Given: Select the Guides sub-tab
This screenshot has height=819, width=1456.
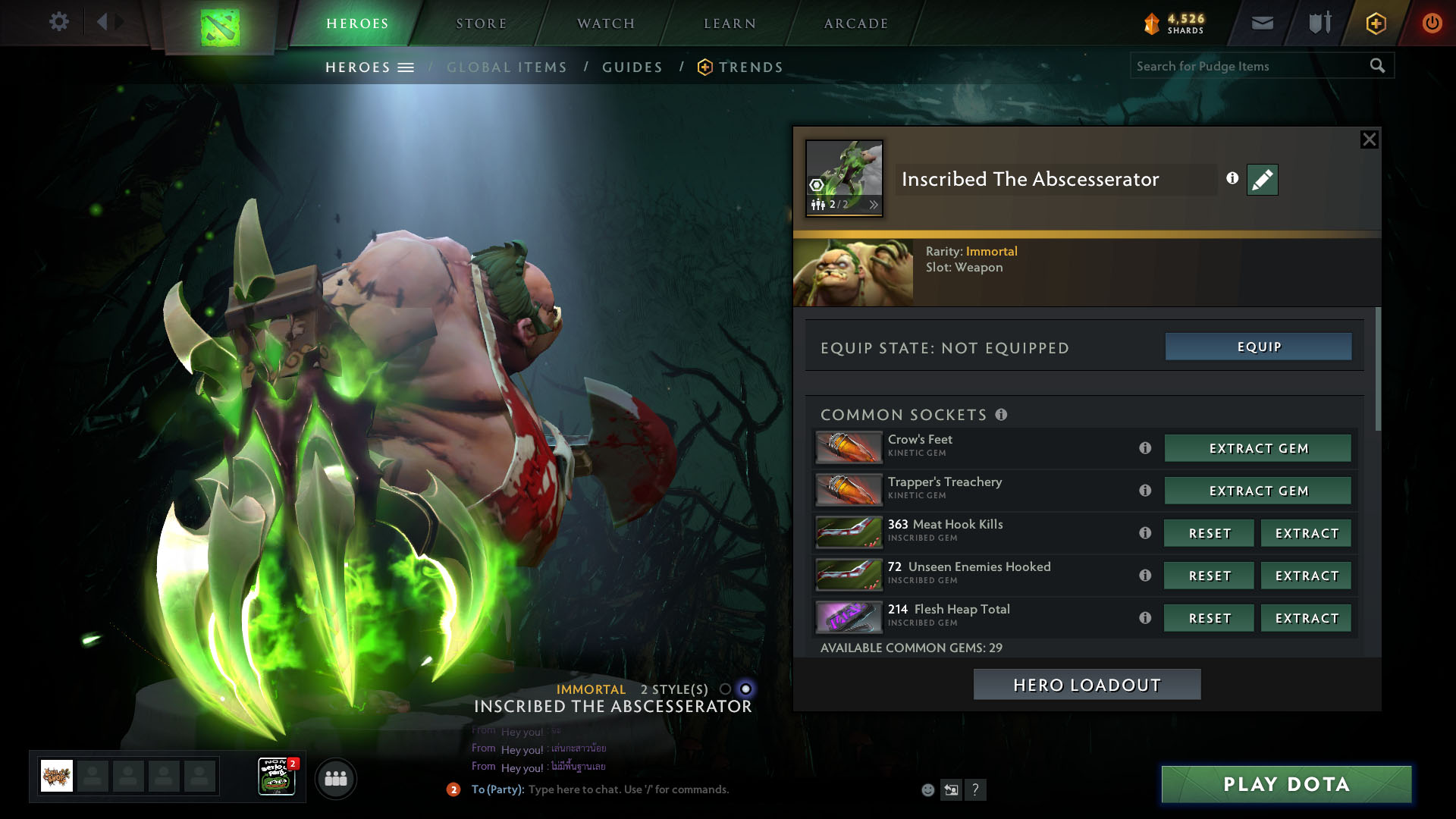Looking at the screenshot, I should click(x=632, y=67).
